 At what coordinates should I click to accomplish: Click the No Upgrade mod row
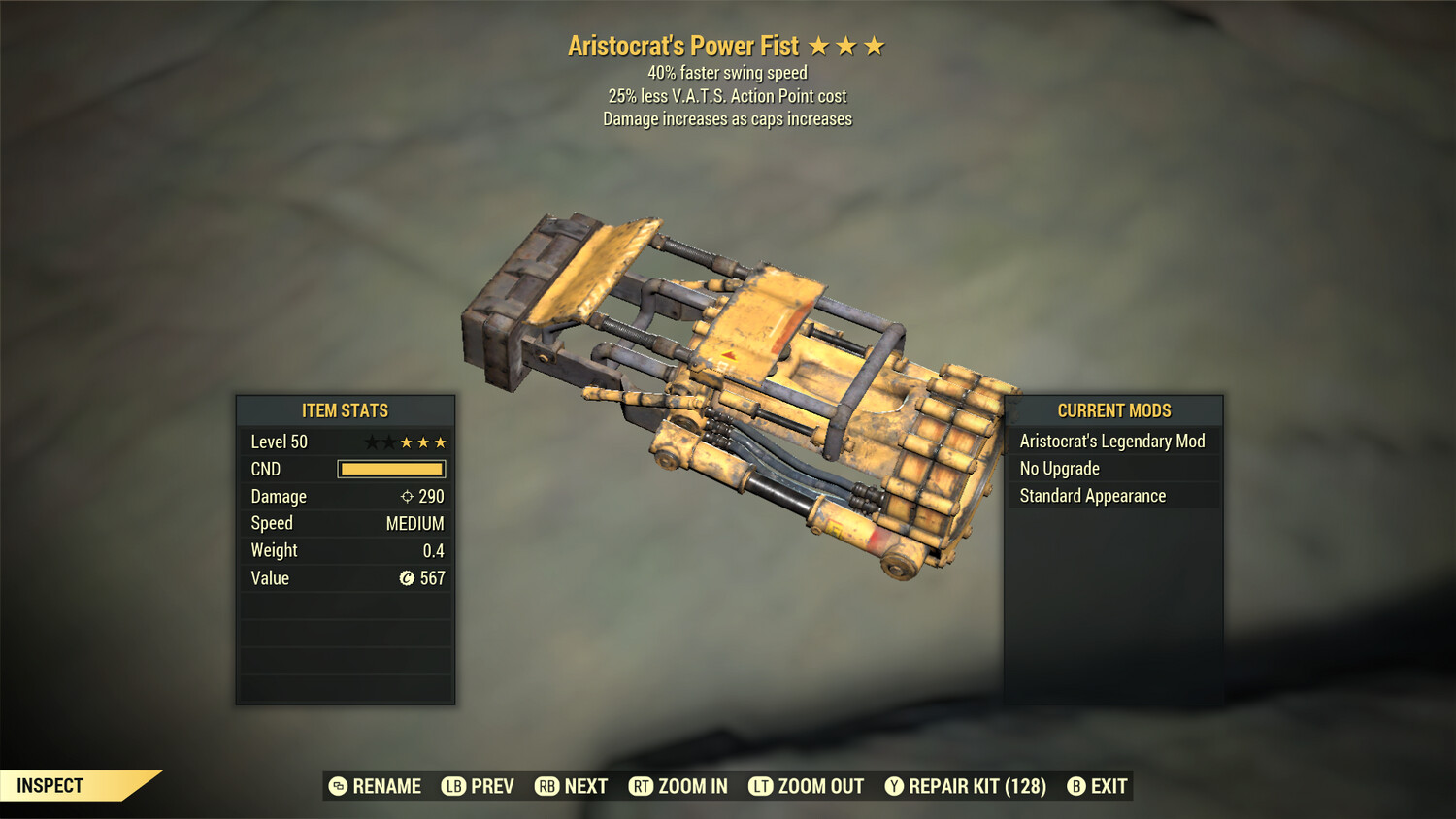(1112, 469)
